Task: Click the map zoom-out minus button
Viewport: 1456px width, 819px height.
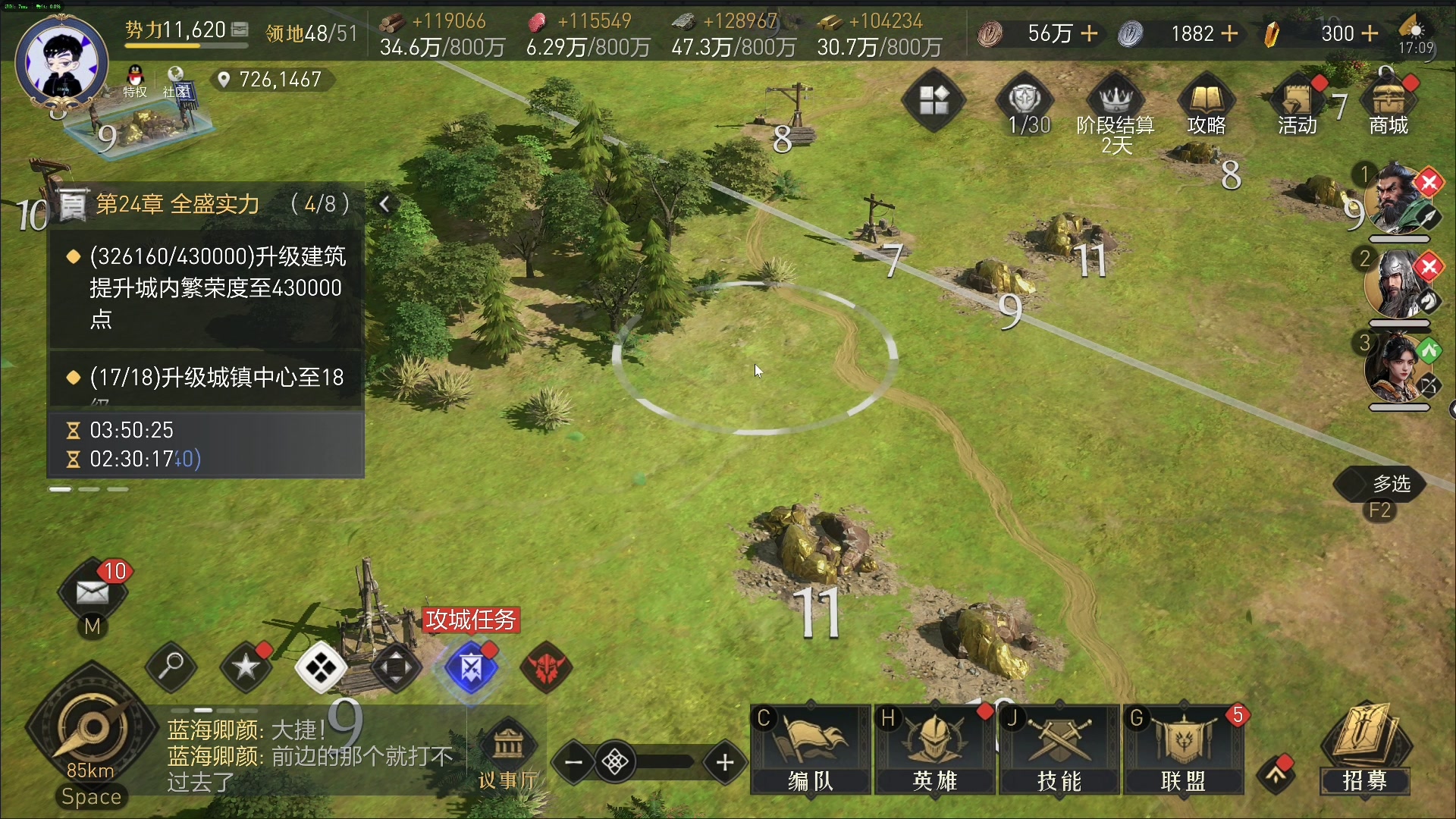Action: 574,762
